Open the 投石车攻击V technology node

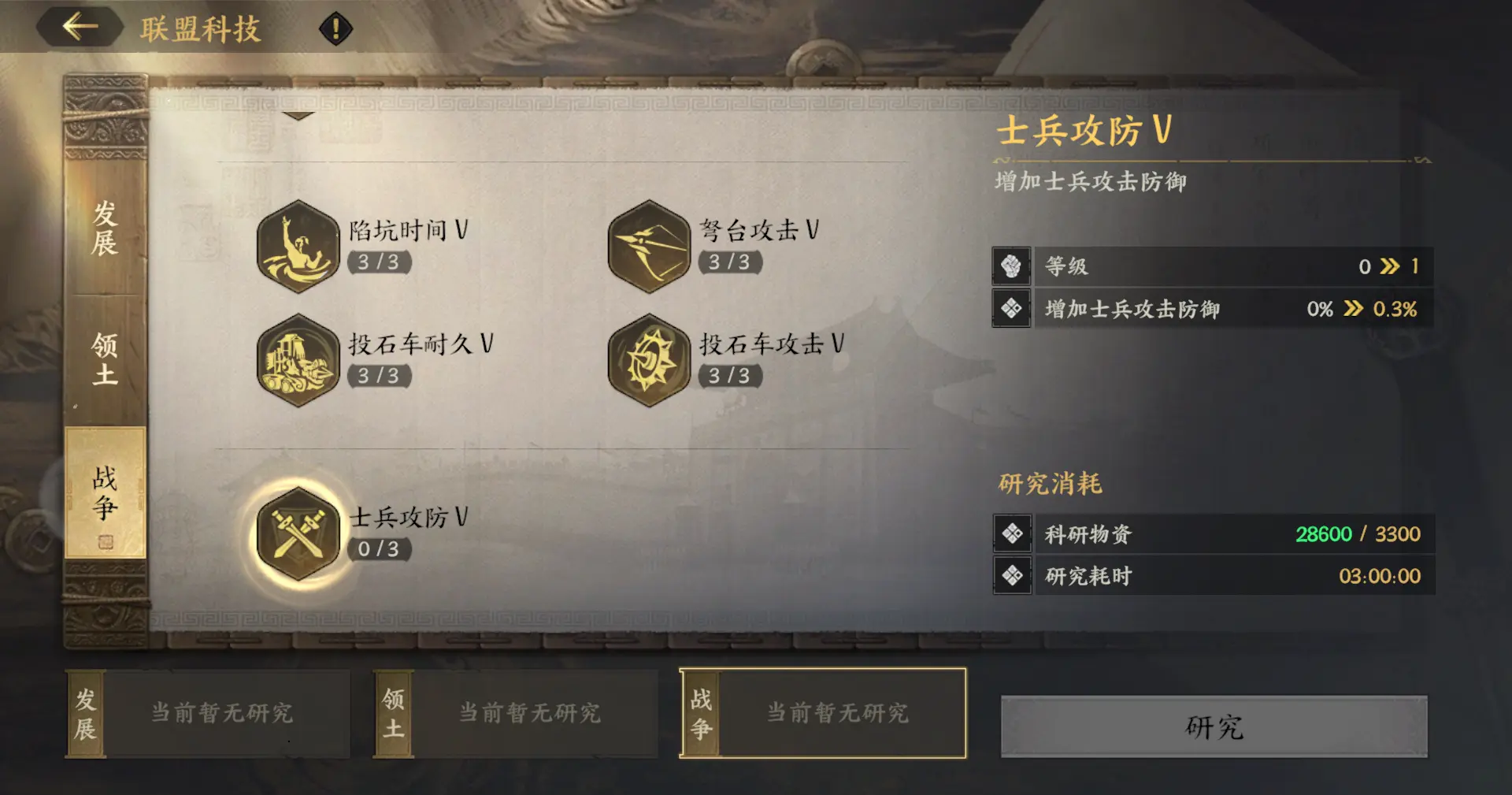(x=649, y=361)
